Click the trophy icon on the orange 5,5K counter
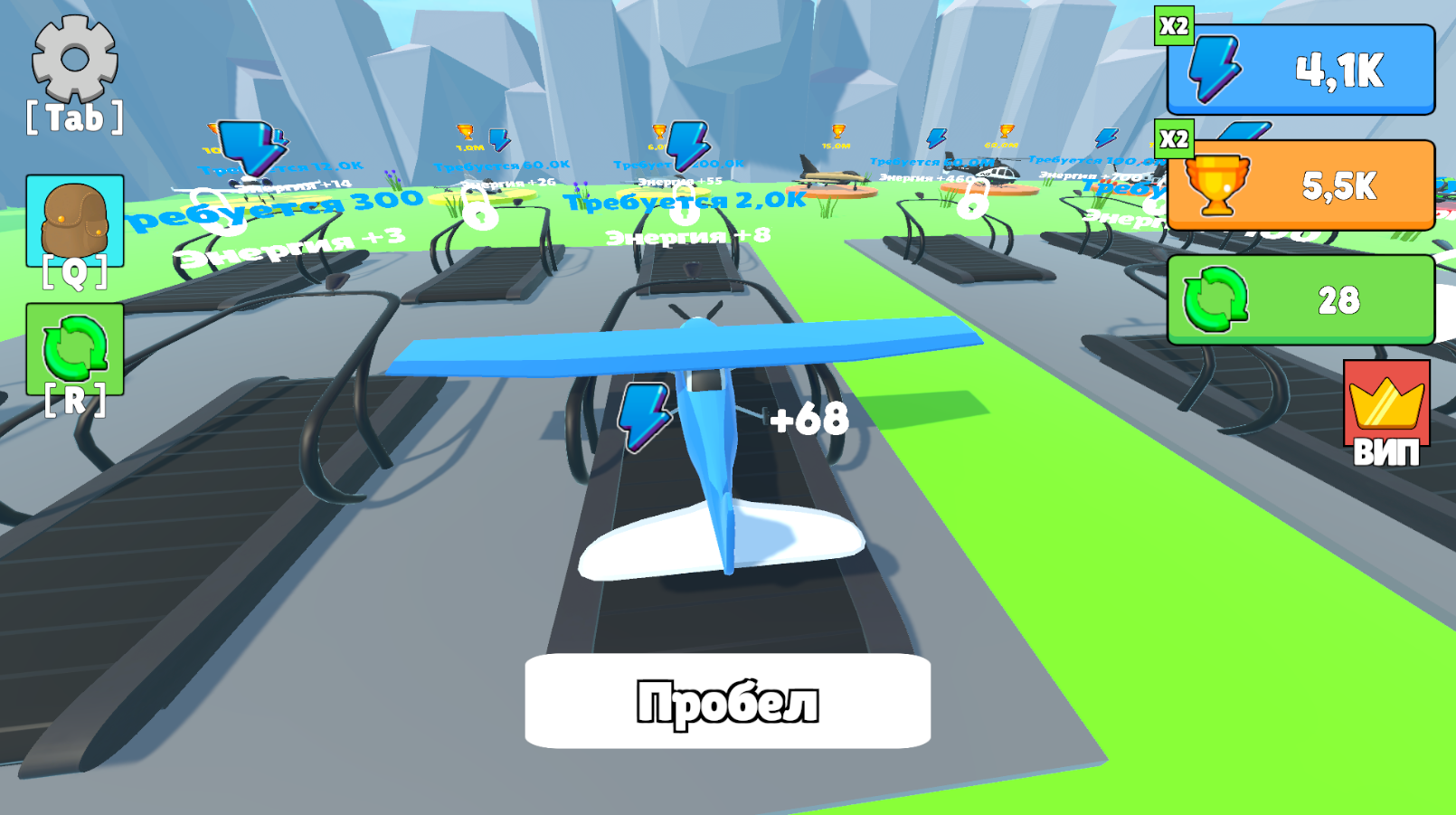1456x815 pixels. [x=1216, y=185]
